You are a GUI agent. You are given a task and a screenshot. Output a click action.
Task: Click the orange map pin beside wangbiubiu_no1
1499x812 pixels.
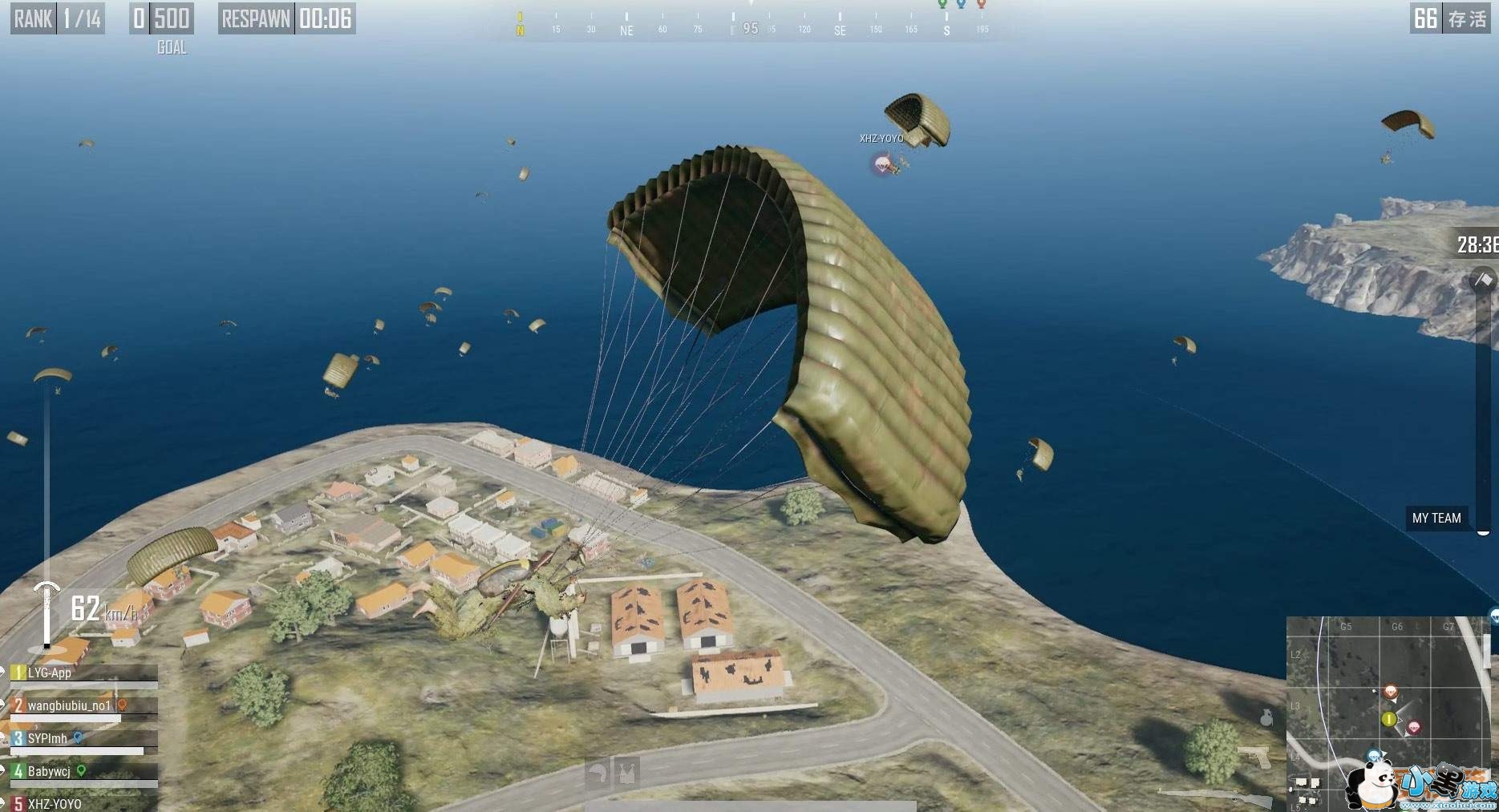coord(123,705)
